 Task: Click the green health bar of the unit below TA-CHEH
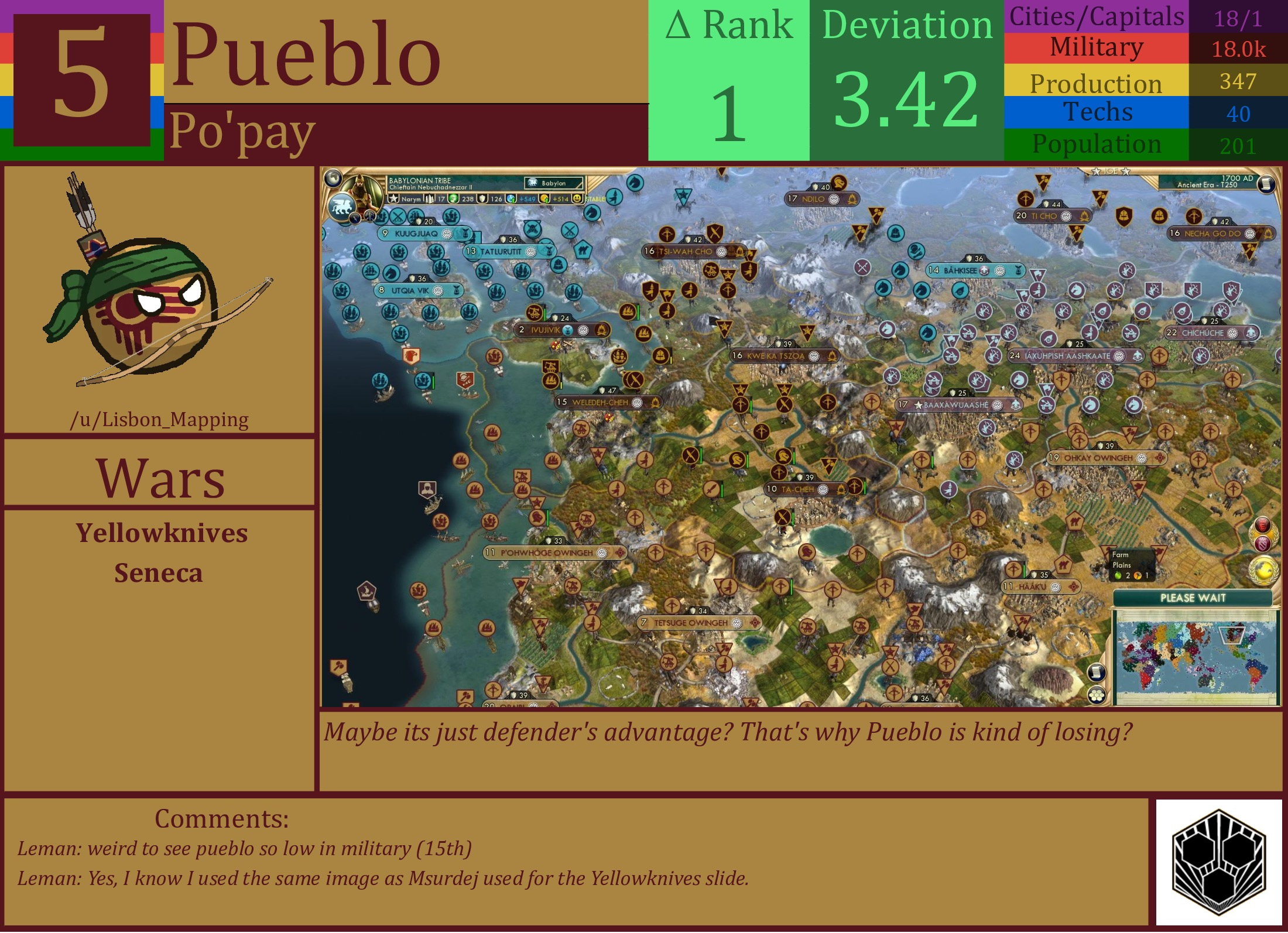(793, 518)
